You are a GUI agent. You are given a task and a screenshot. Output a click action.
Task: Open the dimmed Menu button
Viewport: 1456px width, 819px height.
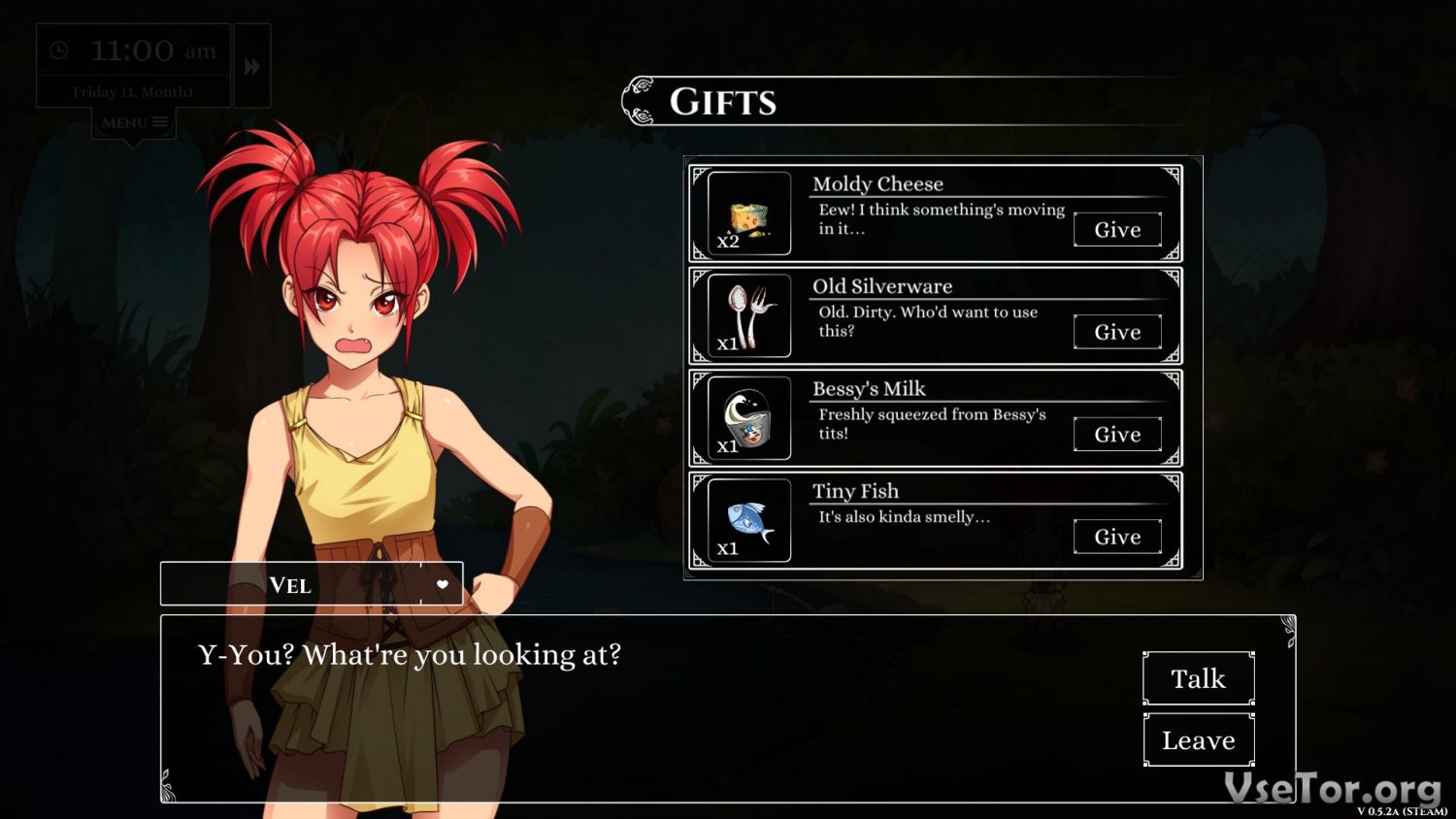point(134,122)
